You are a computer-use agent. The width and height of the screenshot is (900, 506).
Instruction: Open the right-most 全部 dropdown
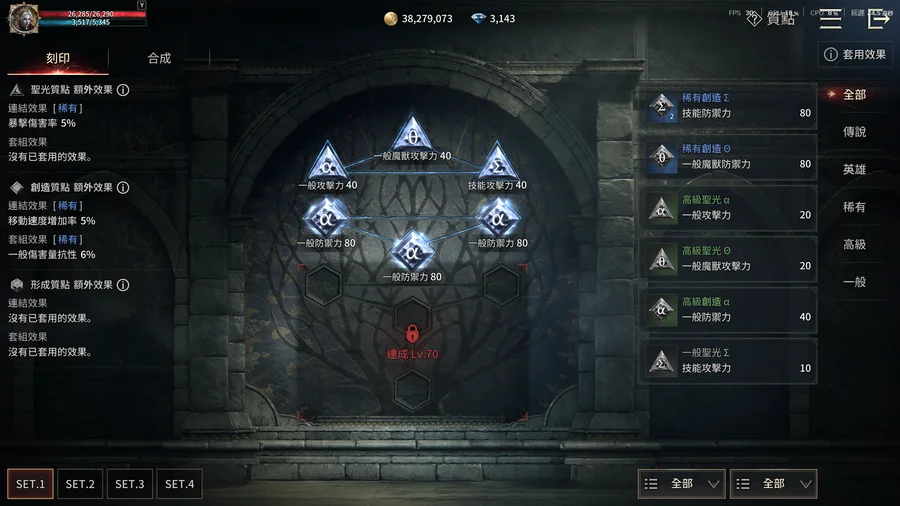pyautogui.click(x=773, y=484)
